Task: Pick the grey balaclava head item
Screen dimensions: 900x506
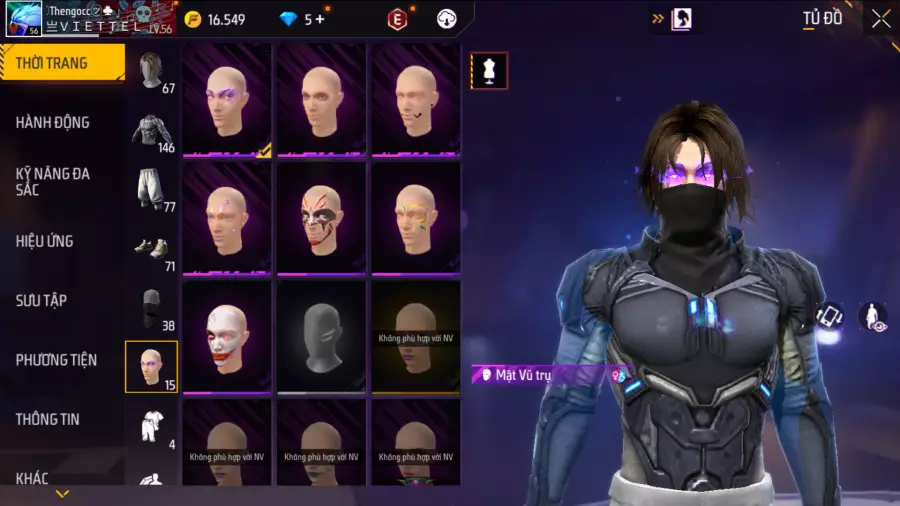Action: 321,336
